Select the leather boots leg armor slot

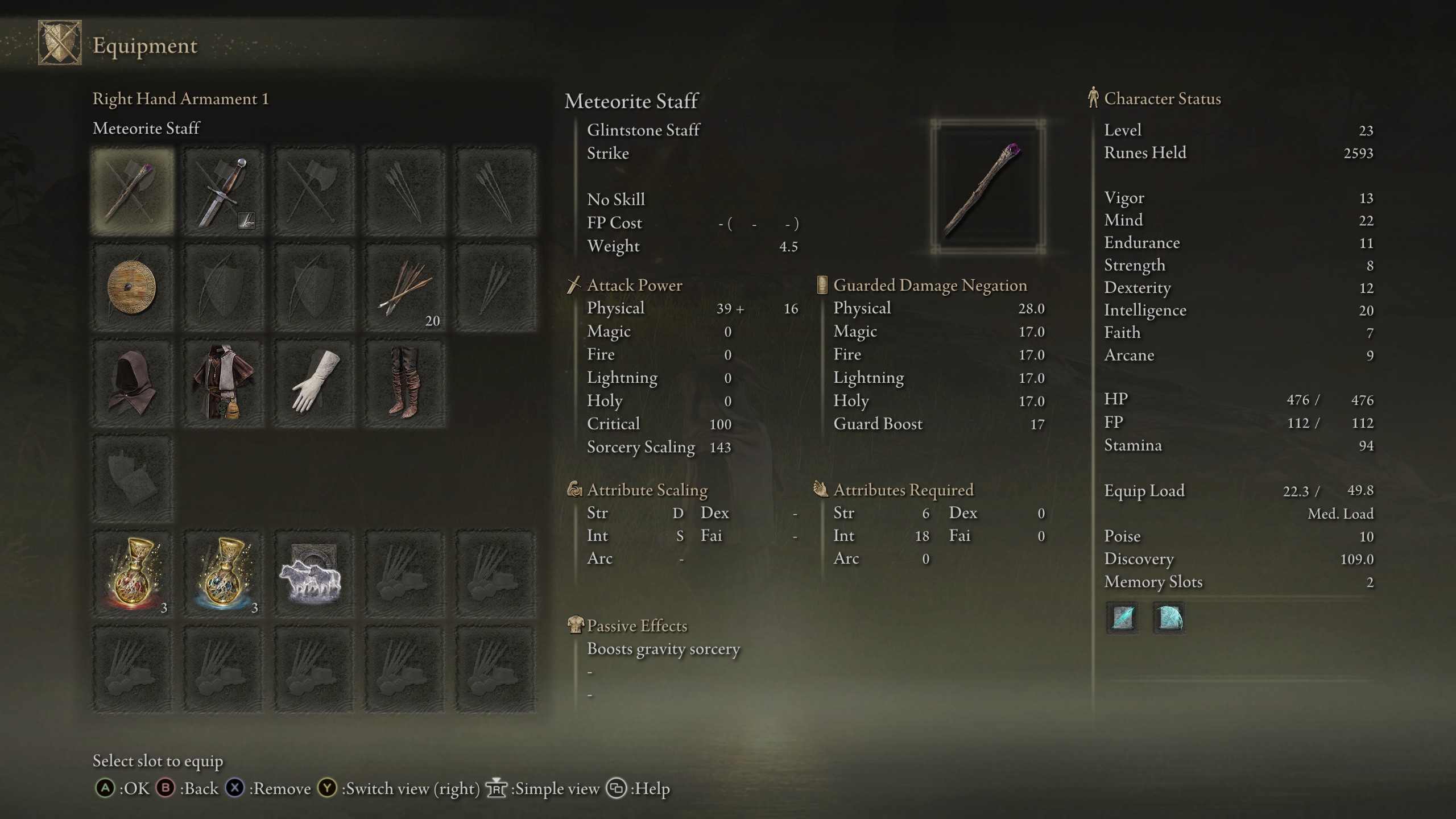[x=405, y=383]
